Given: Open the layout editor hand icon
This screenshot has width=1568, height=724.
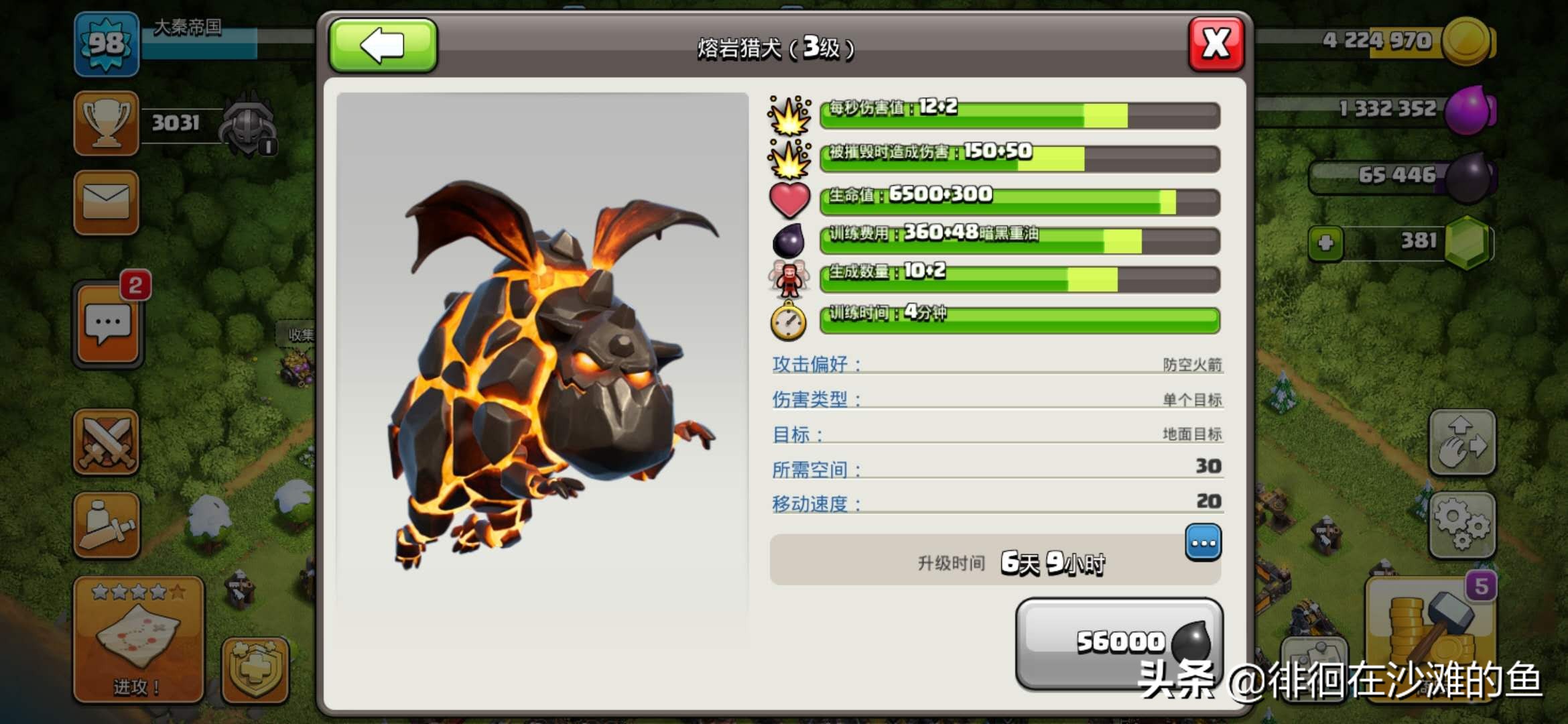Looking at the screenshot, I should click(x=1462, y=443).
